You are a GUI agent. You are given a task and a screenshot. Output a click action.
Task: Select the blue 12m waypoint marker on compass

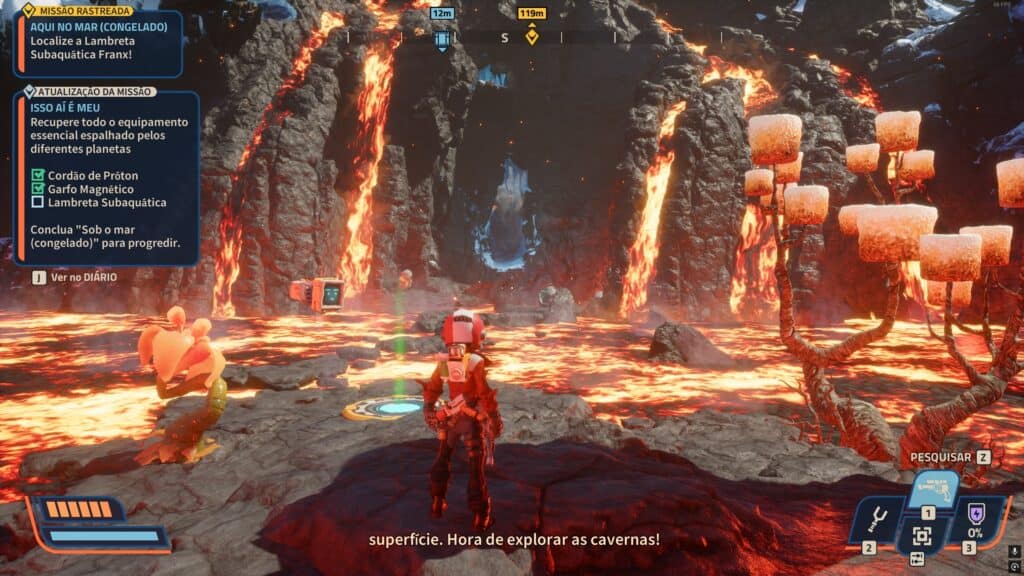click(442, 39)
